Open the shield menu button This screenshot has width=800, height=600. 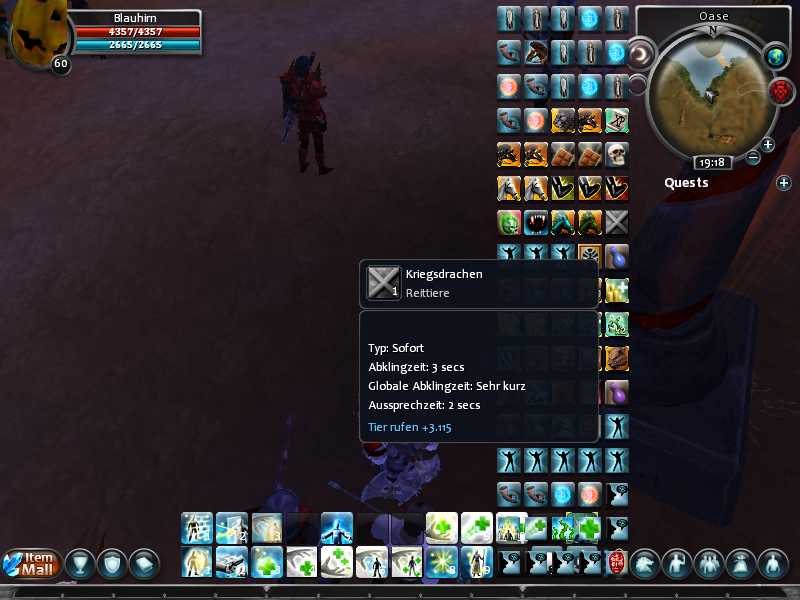coord(112,565)
